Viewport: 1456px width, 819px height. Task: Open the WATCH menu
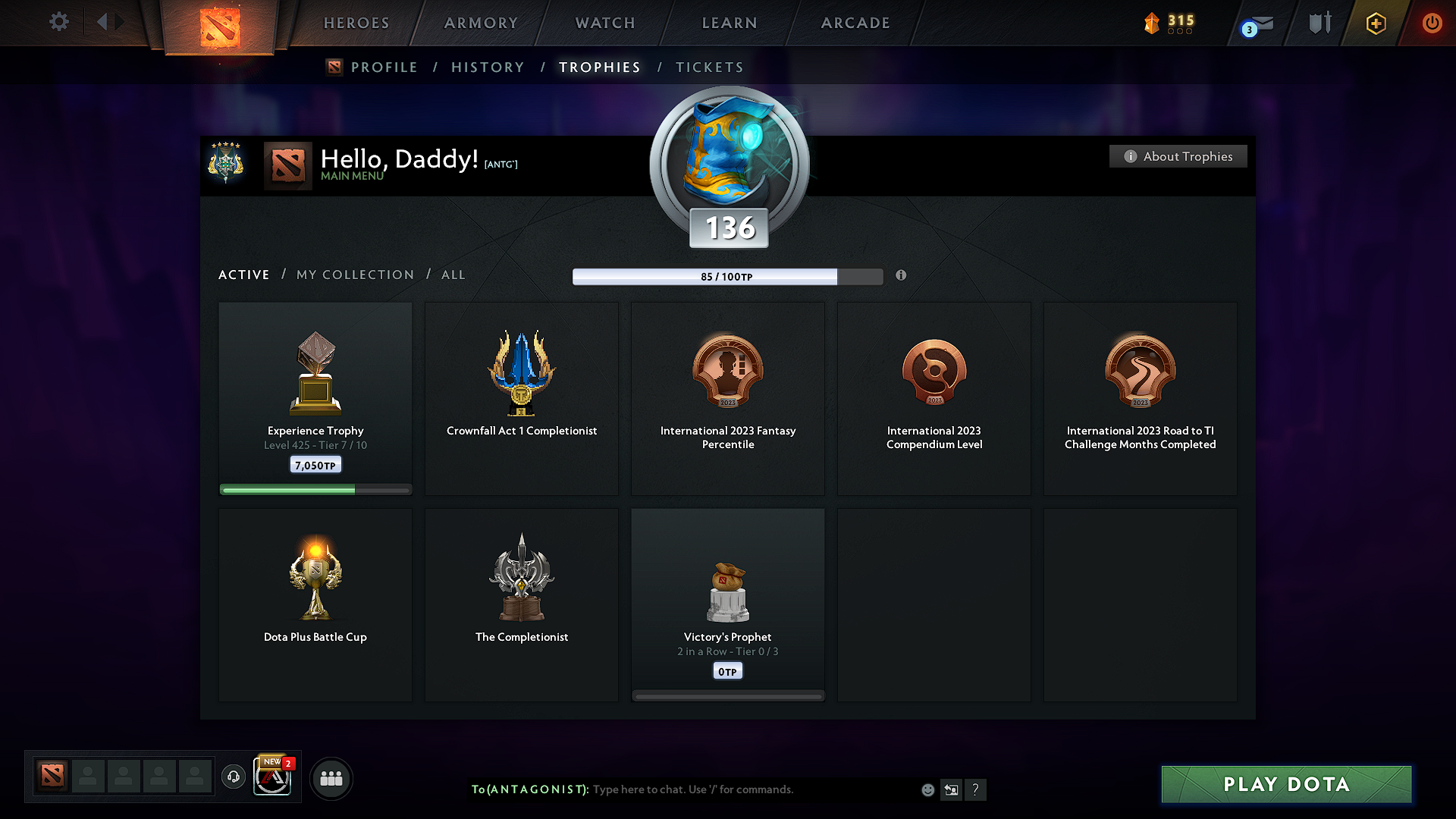tap(604, 23)
